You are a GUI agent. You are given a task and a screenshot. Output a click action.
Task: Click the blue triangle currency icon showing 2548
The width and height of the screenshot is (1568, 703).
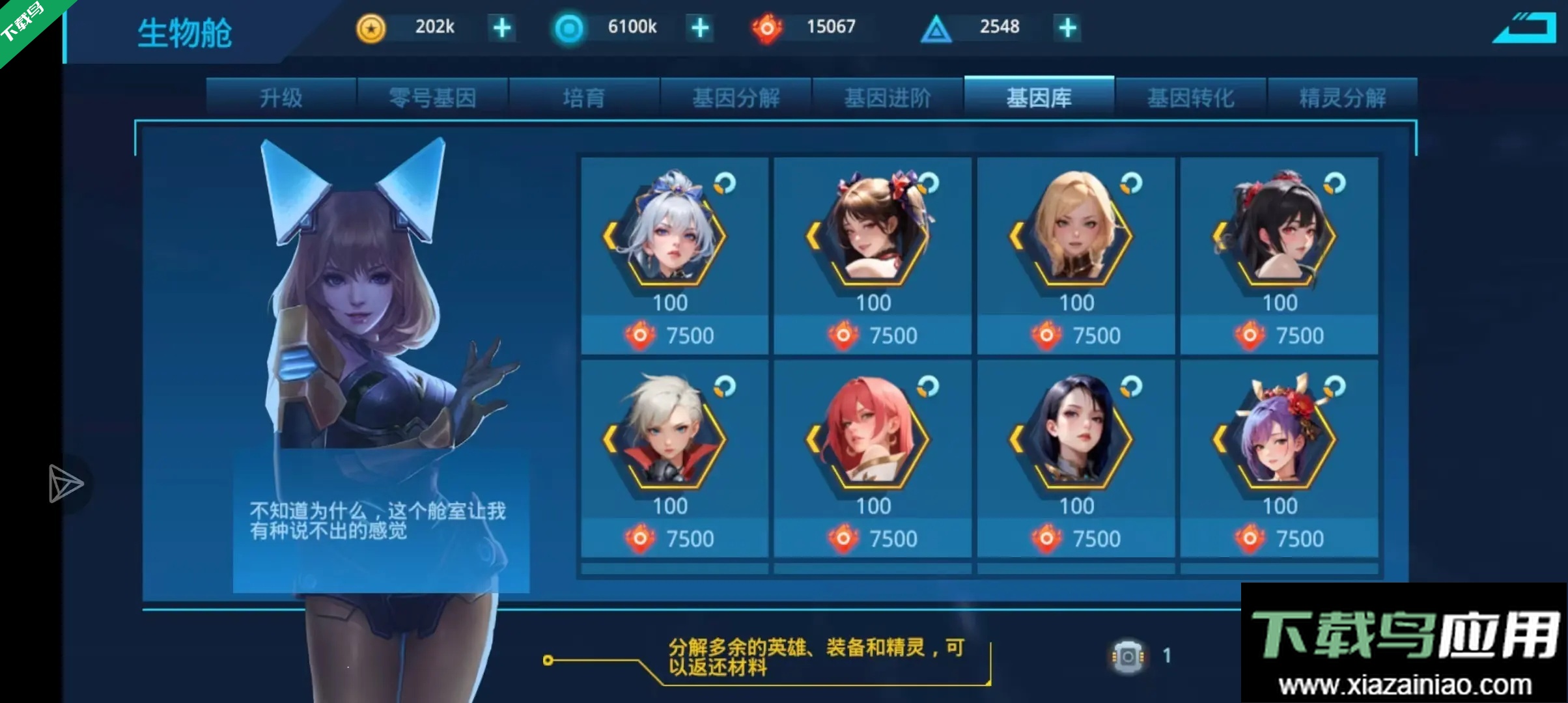point(936,27)
